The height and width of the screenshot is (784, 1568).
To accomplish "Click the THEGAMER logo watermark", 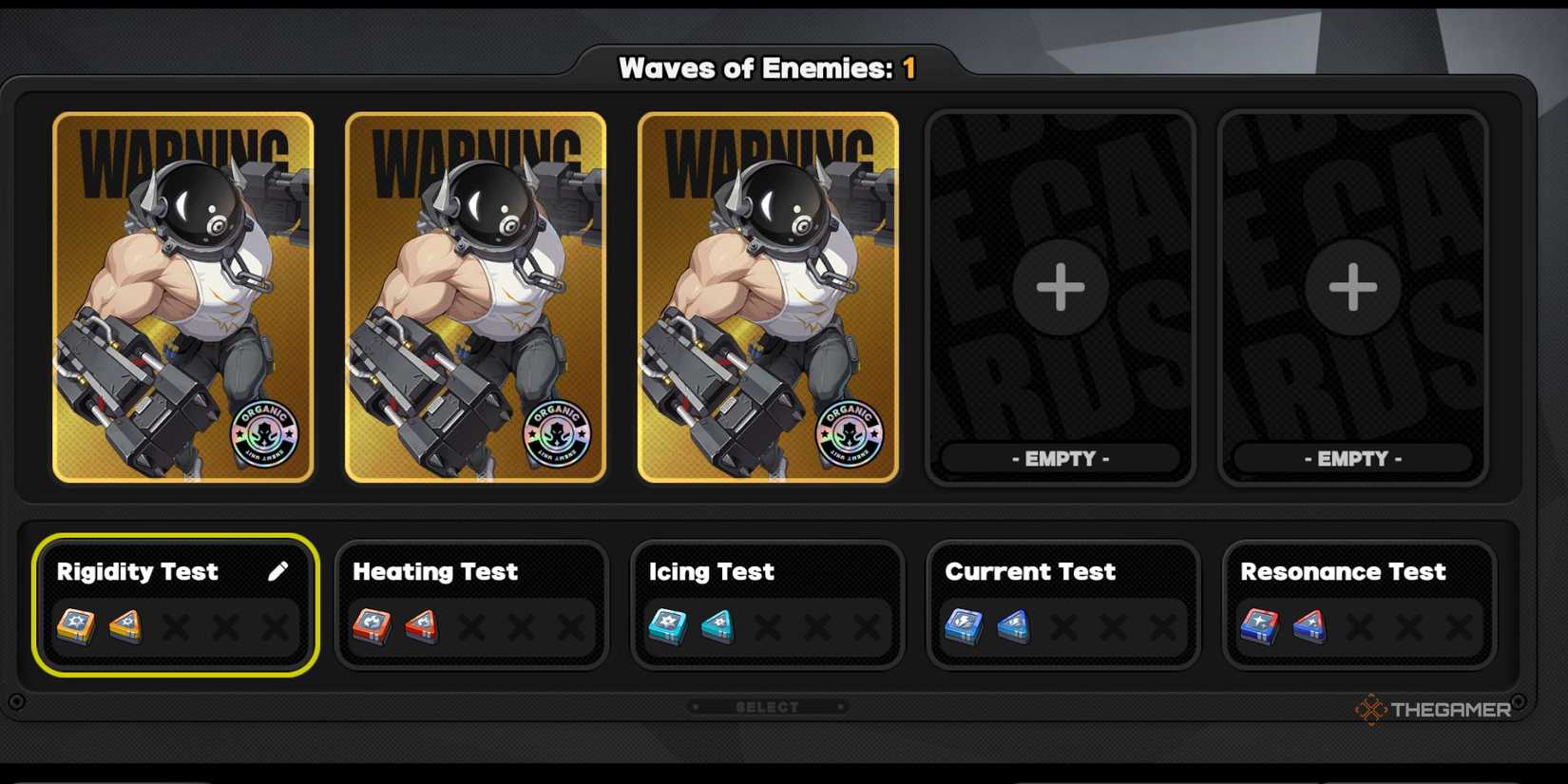I will pyautogui.click(x=1436, y=707).
